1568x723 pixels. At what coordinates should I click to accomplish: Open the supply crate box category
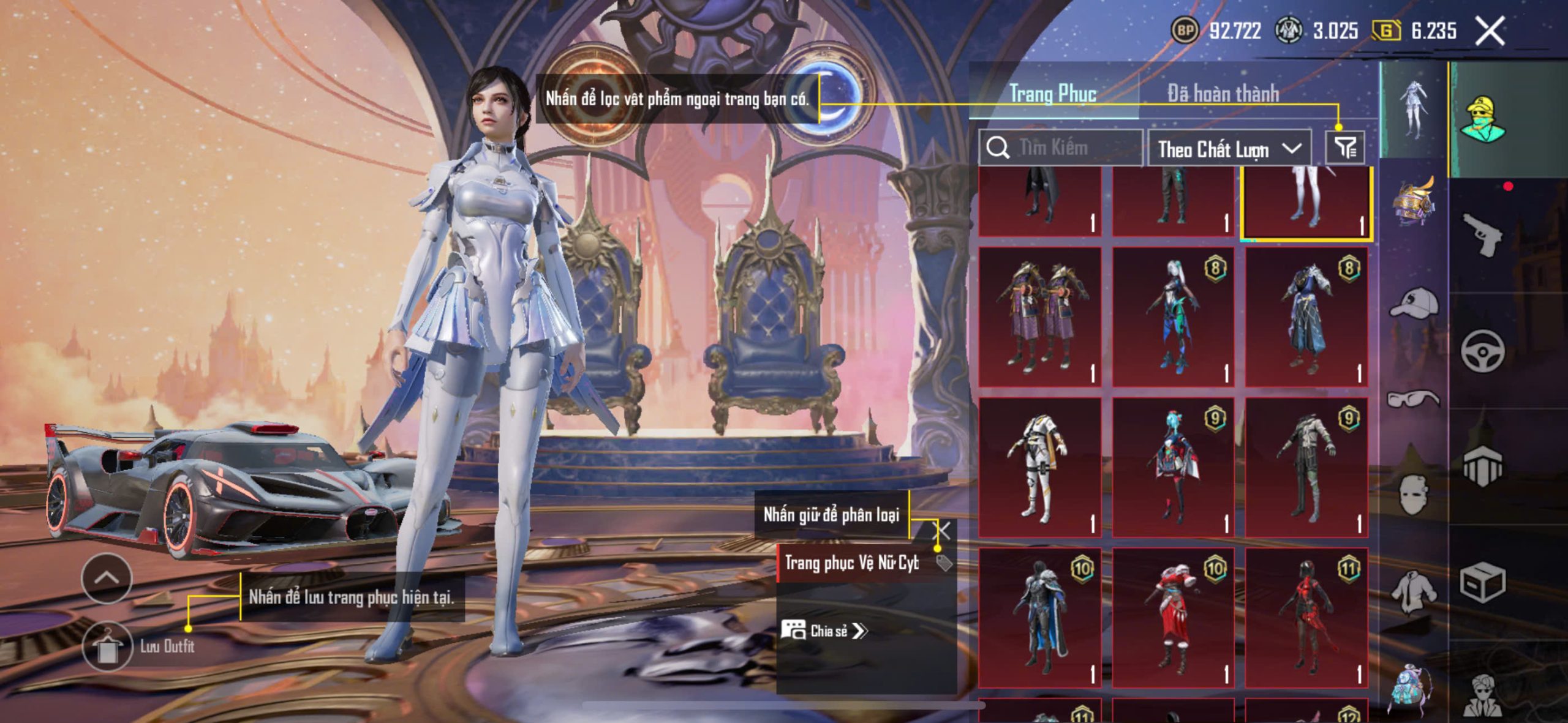[1482, 583]
